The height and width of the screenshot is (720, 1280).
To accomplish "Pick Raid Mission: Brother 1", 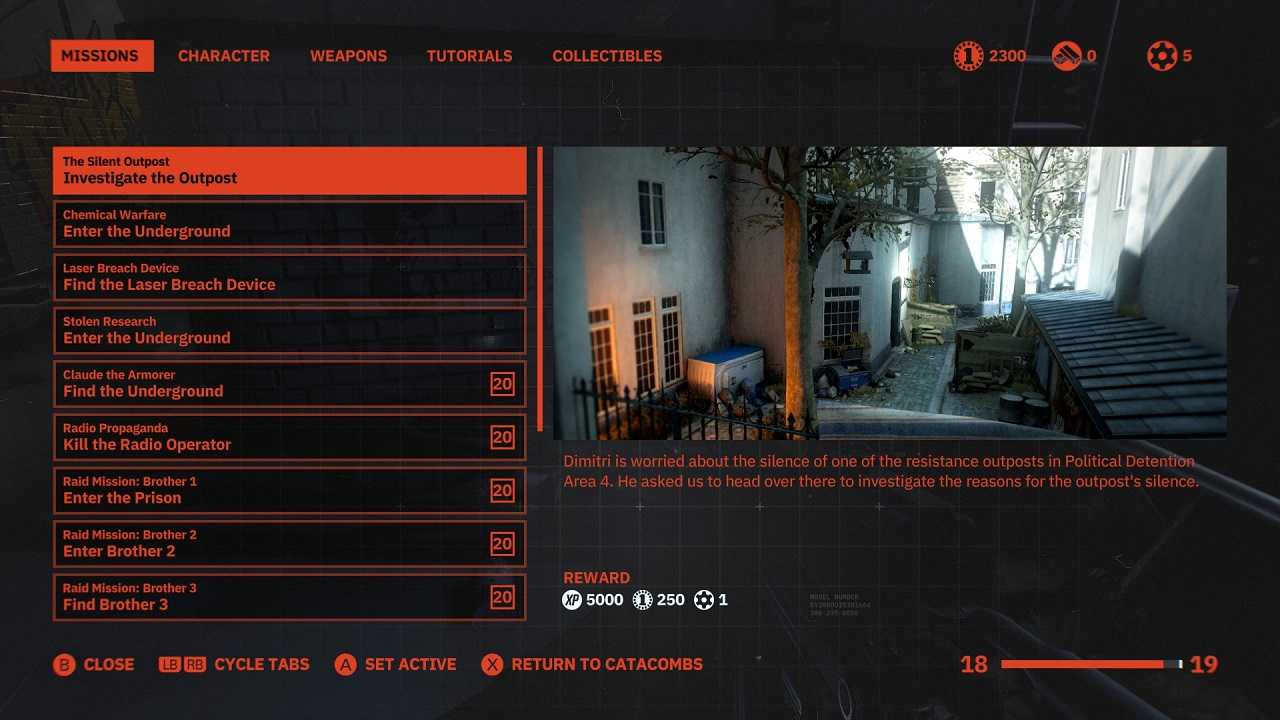I will pos(289,491).
